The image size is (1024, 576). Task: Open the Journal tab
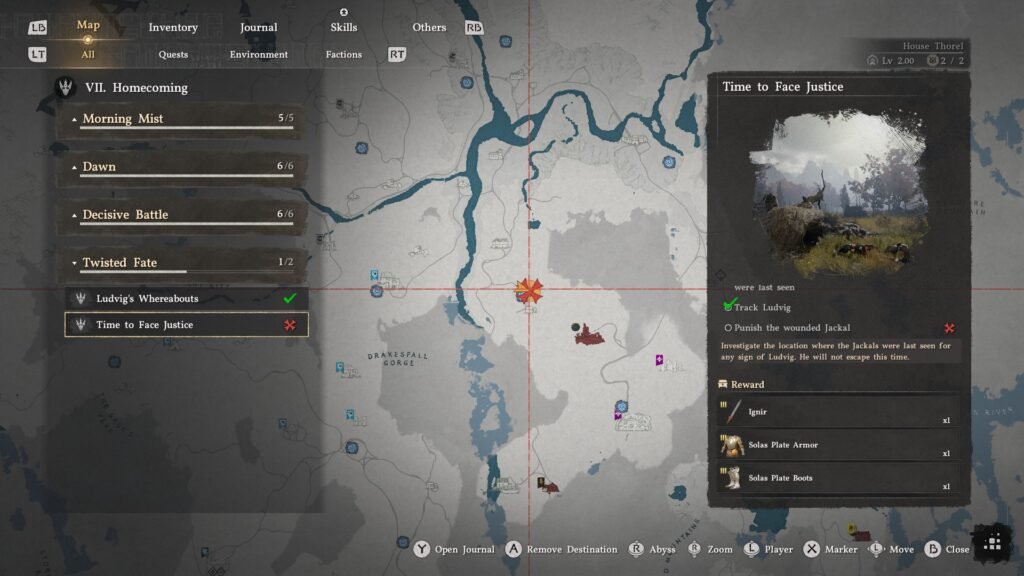(x=259, y=27)
